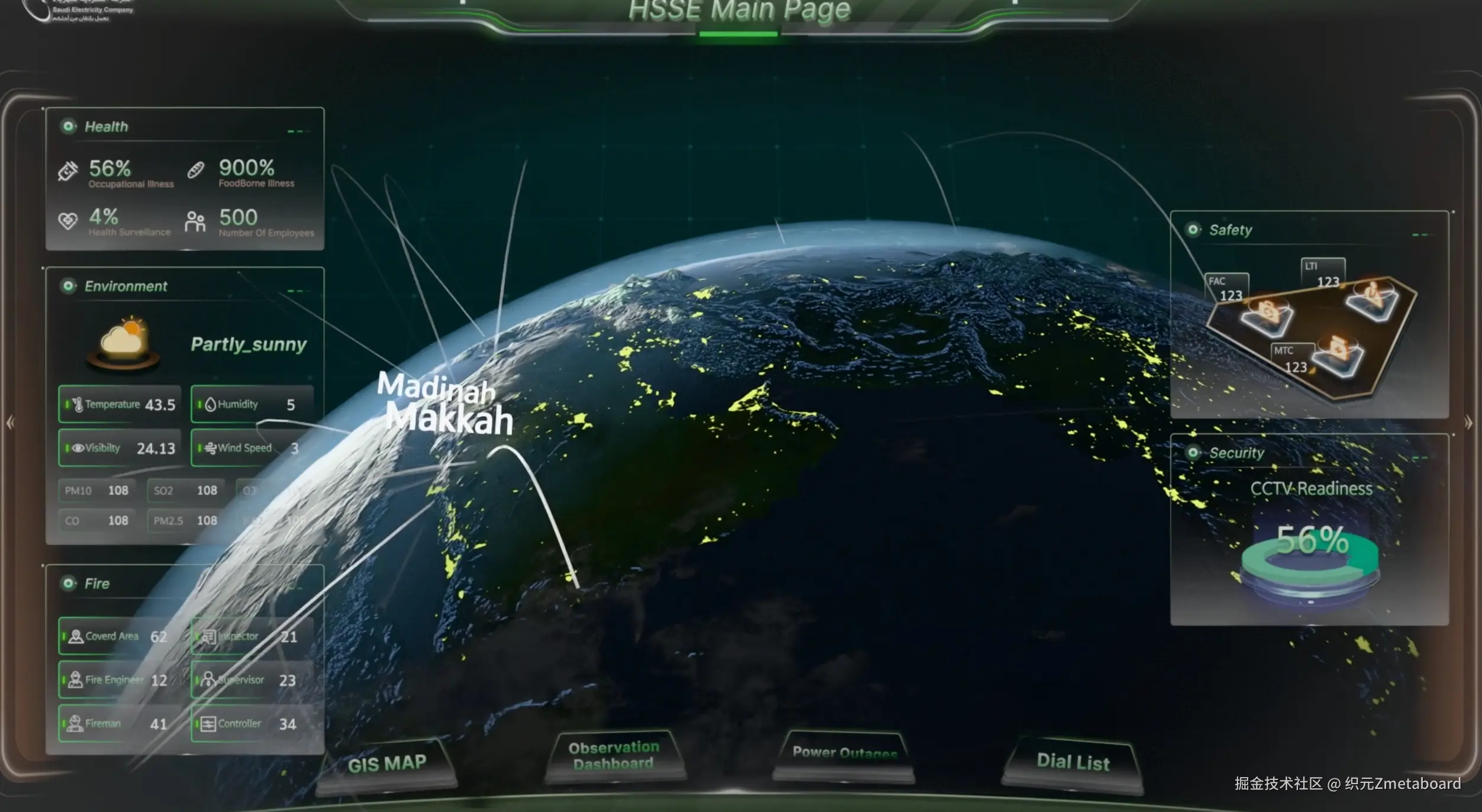Select the Madinah map label
This screenshot has width=1482, height=812.
[x=436, y=388]
